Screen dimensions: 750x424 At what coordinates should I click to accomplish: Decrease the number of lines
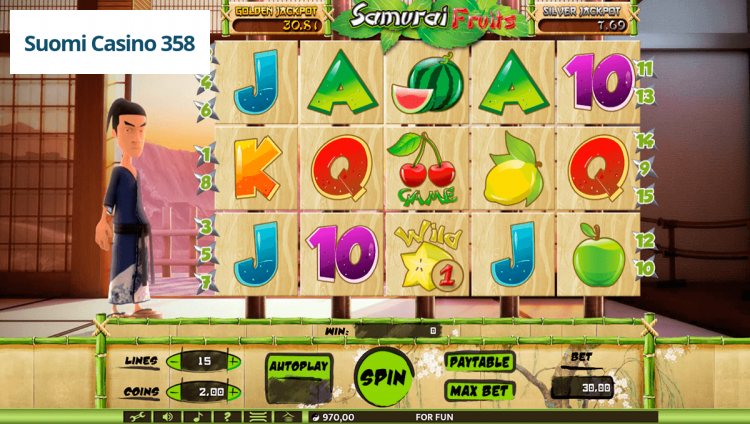[x=174, y=362]
